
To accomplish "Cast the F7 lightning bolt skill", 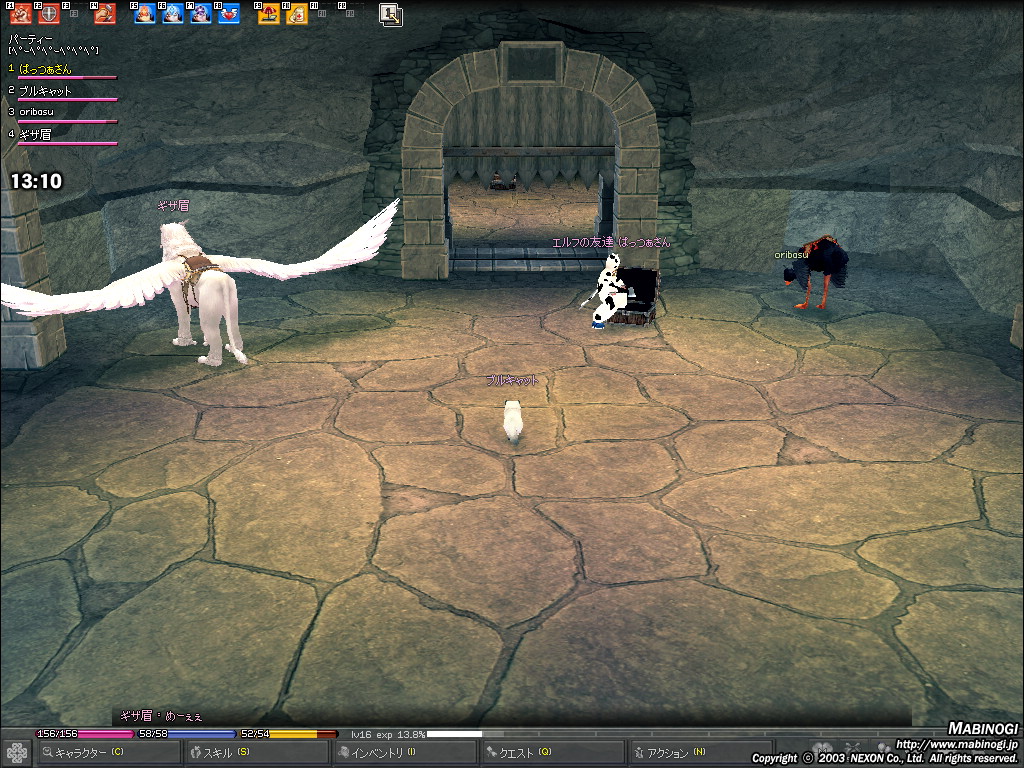I will [x=201, y=14].
